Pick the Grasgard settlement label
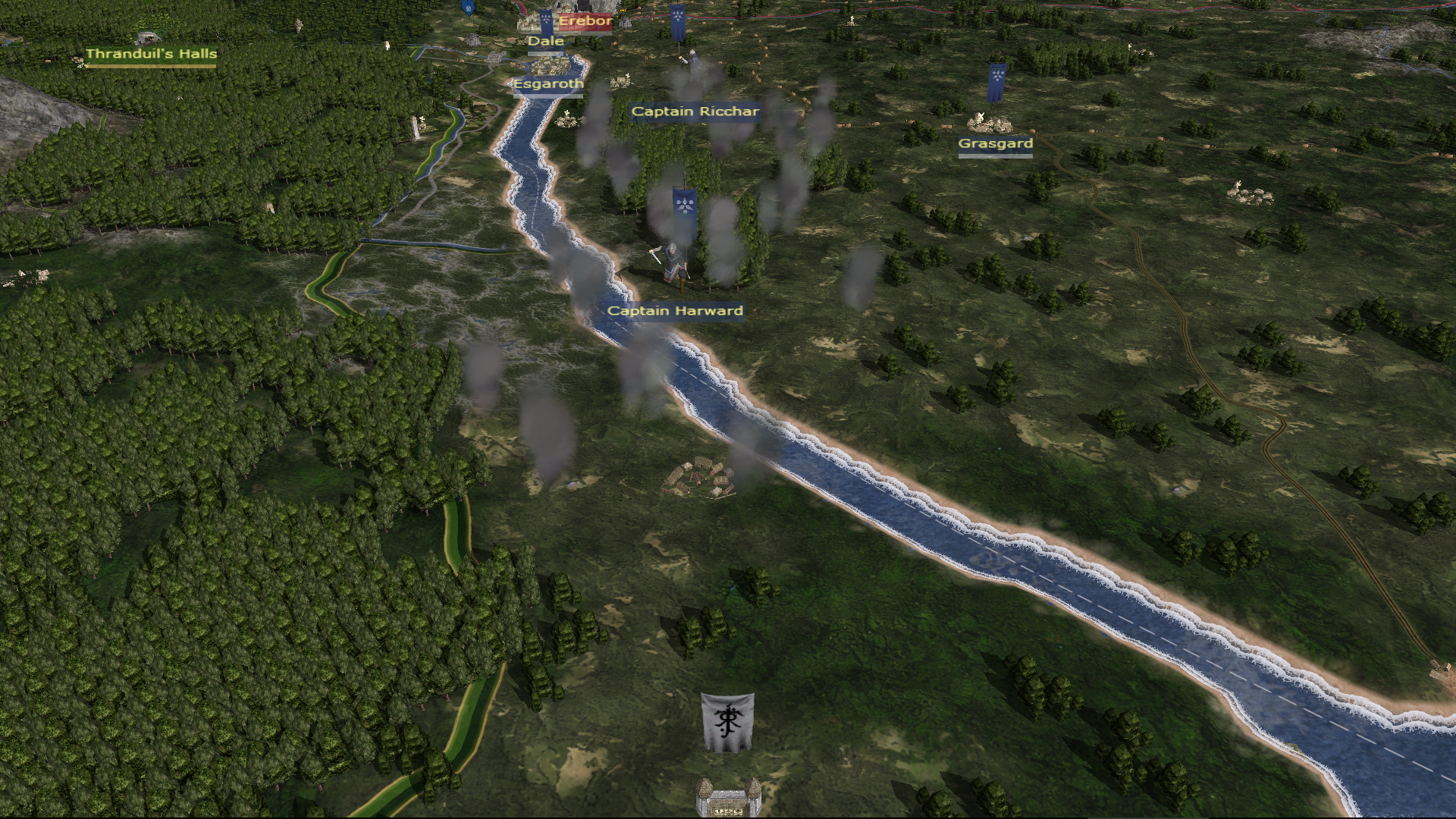Screen dimensions: 1456x819 coord(995,143)
